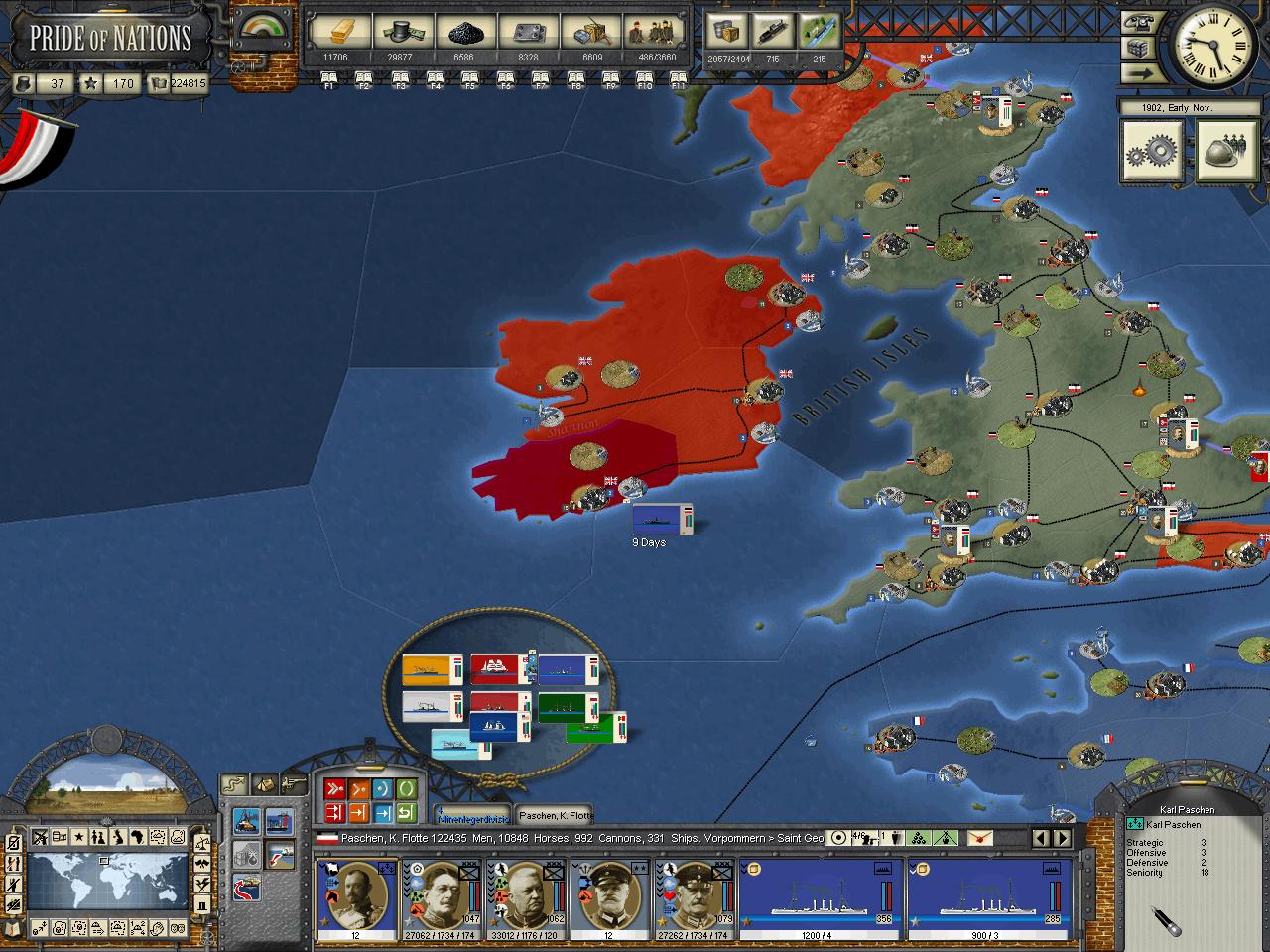This screenshot has width=1270, height=952.
Task: Open the top hat capital resource panel
Action: 400,32
